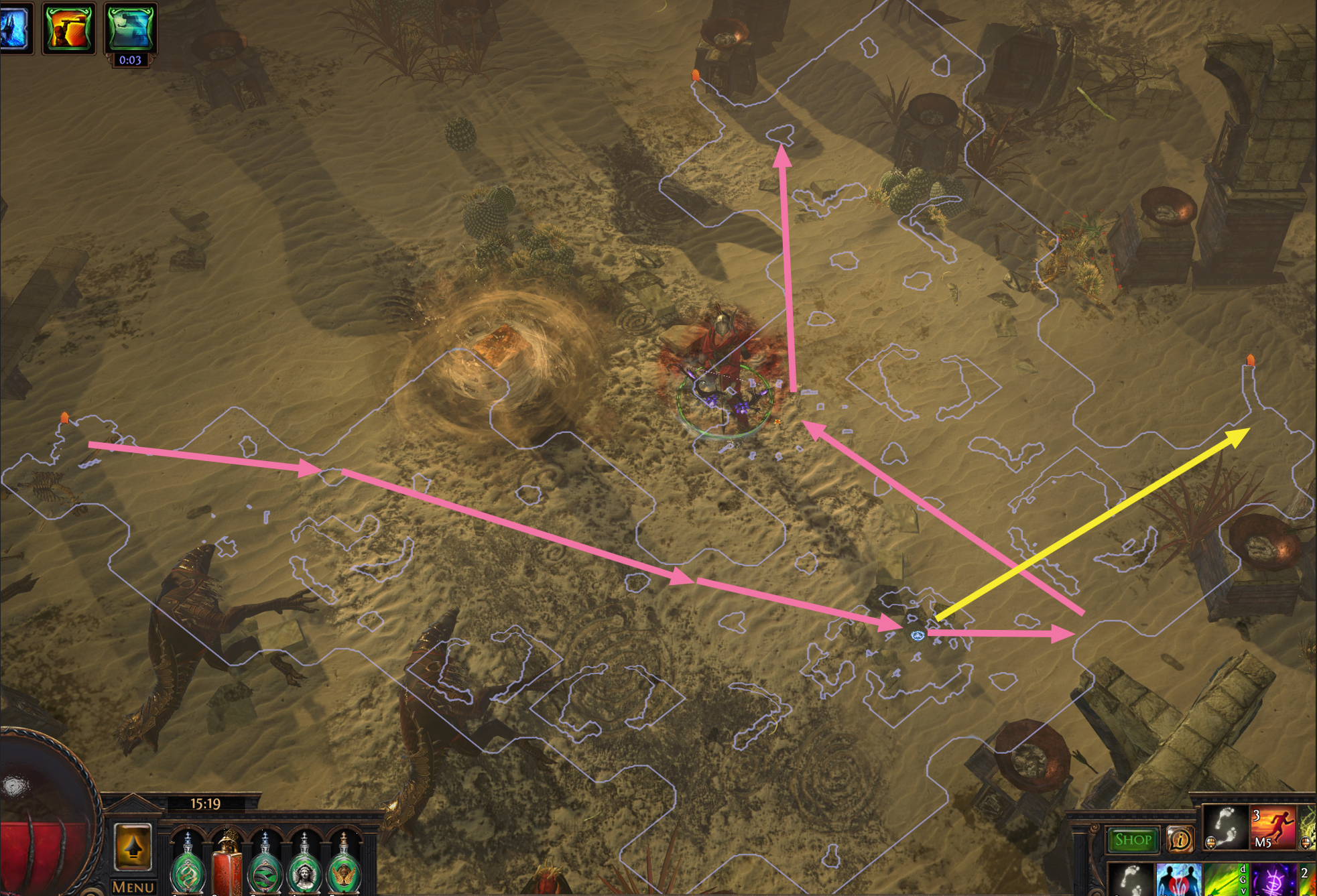Click the orange marker on the top map edge
Image resolution: width=1317 pixels, height=896 pixels.
[x=695, y=76]
